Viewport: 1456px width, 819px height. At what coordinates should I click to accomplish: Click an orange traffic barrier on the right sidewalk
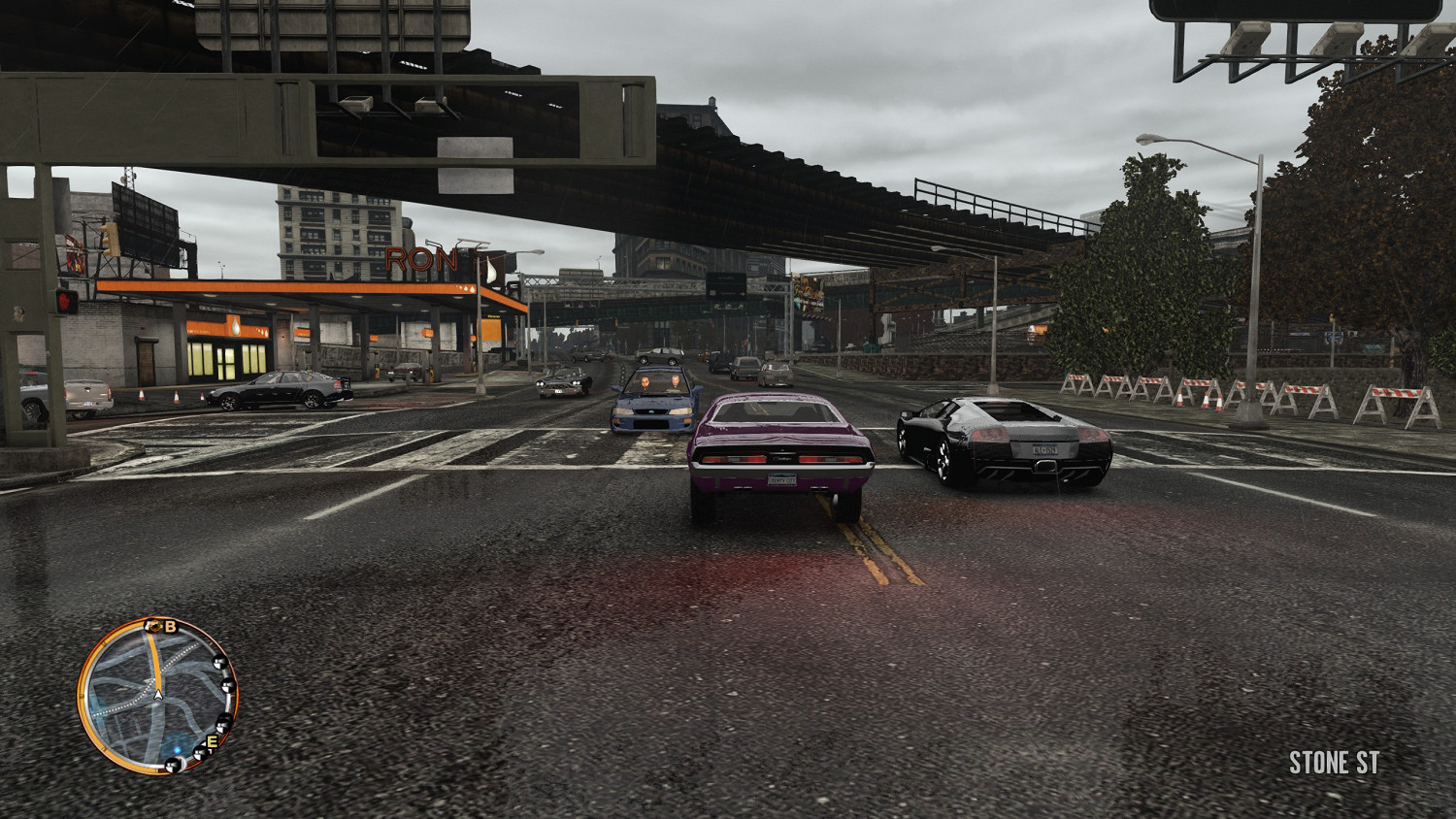coord(1116,388)
